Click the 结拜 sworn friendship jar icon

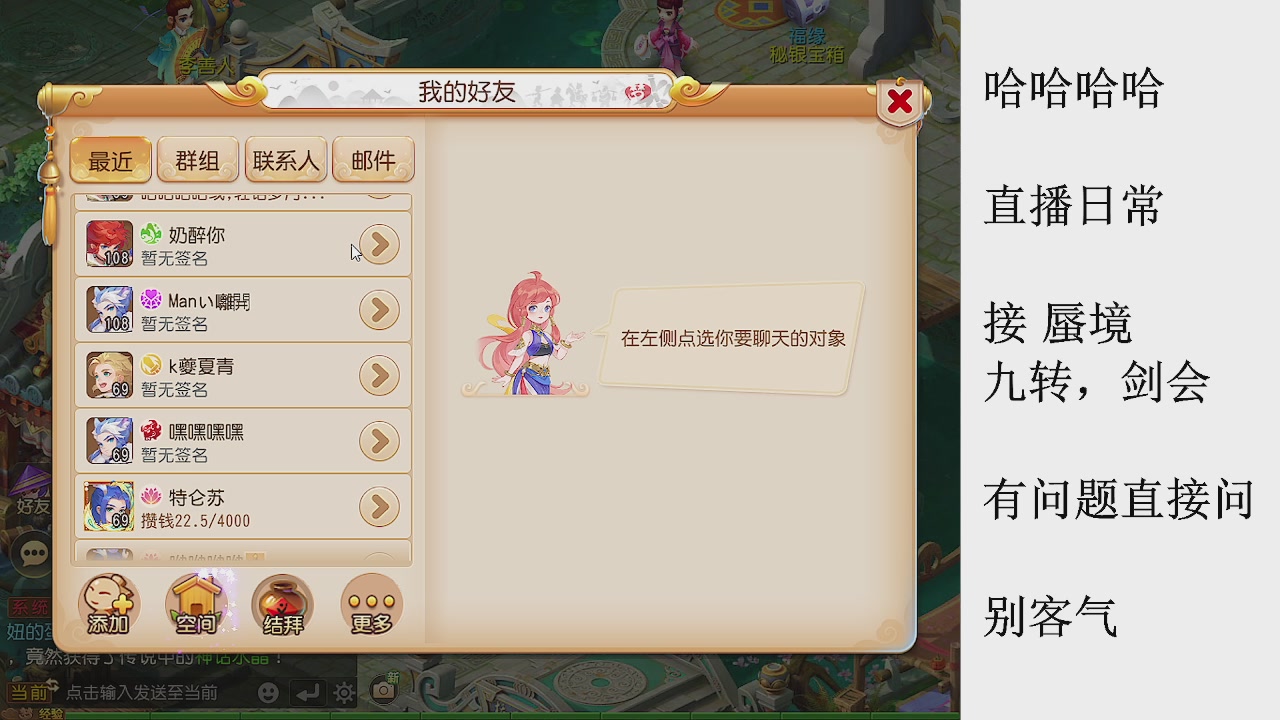click(282, 605)
